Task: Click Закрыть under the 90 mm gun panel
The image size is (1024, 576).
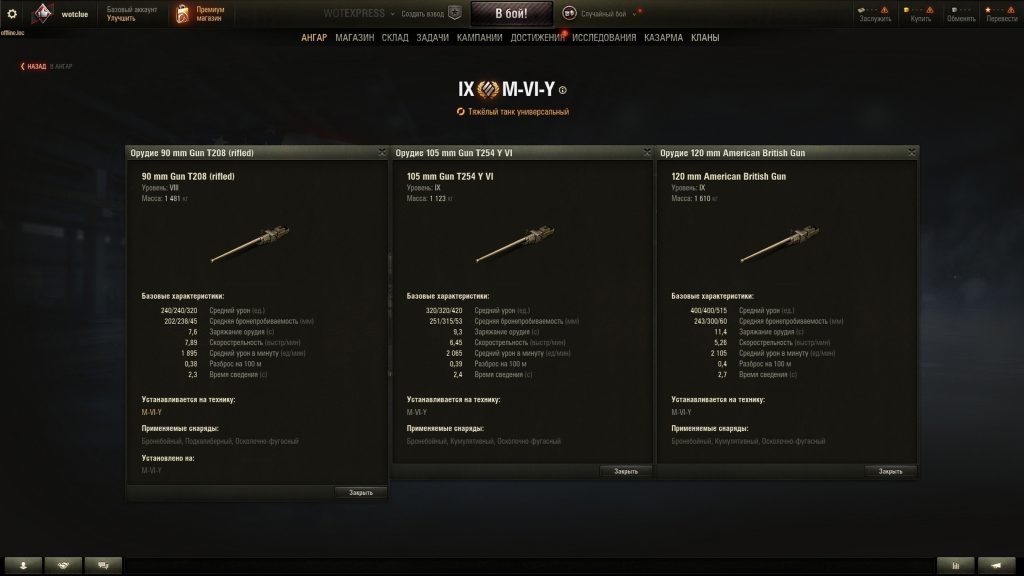Action: (361, 492)
